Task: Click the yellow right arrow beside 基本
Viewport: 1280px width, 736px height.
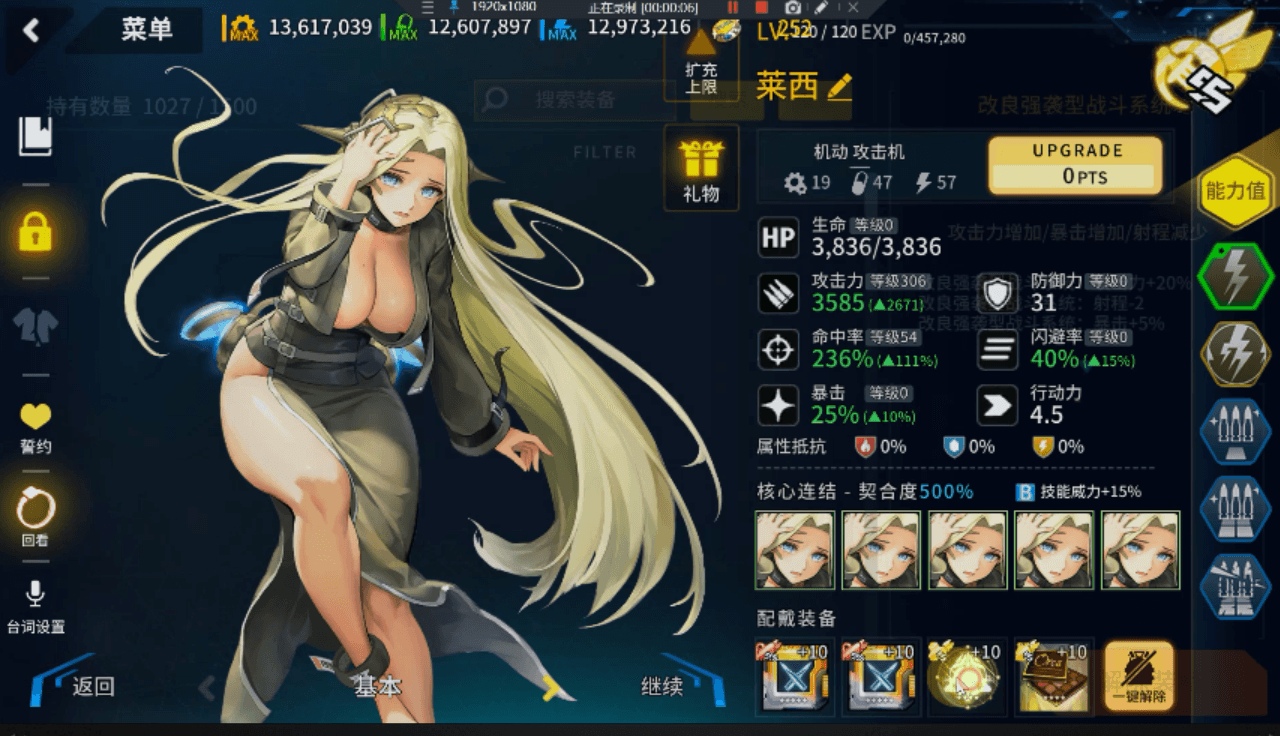Action: (x=550, y=687)
